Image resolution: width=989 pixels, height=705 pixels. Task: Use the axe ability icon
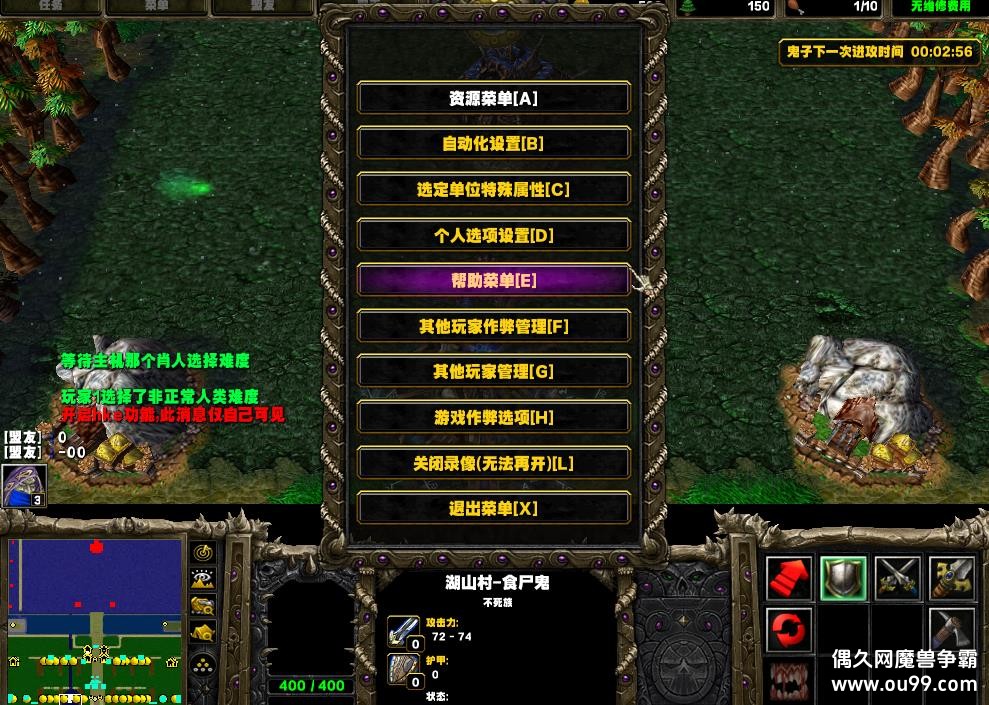click(x=951, y=630)
